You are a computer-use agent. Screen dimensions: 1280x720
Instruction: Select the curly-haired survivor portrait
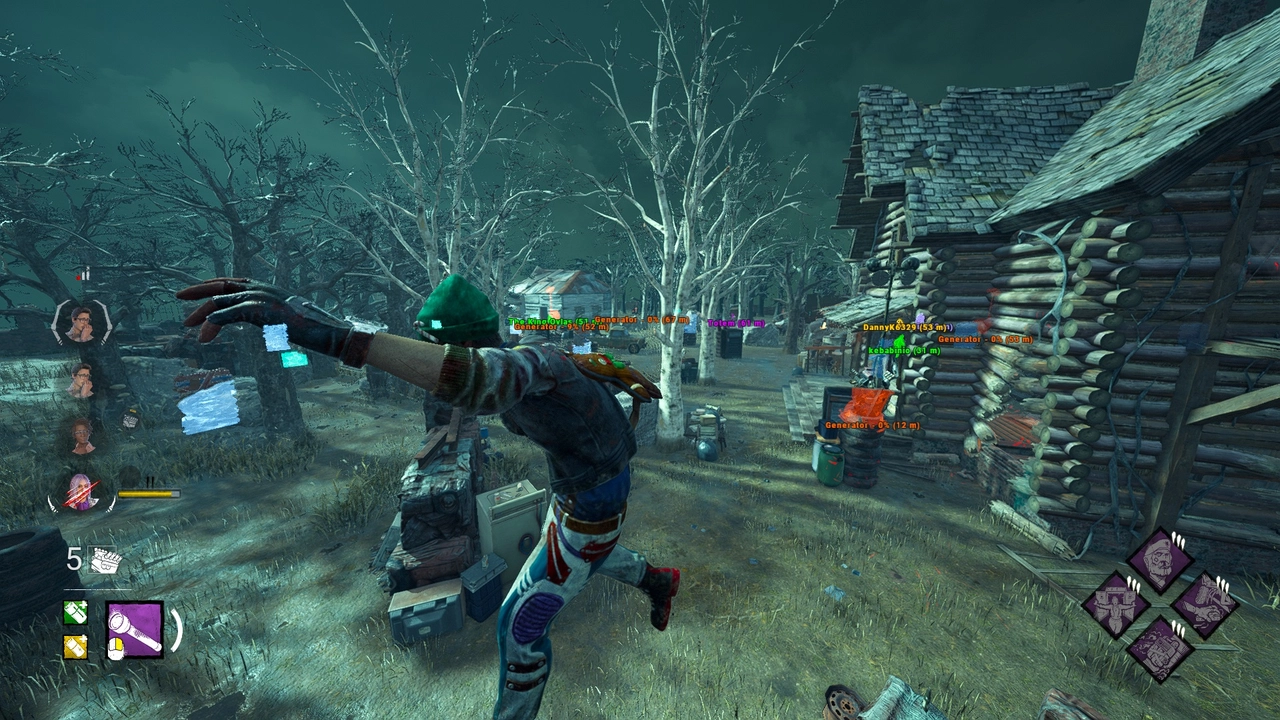(x=81, y=434)
